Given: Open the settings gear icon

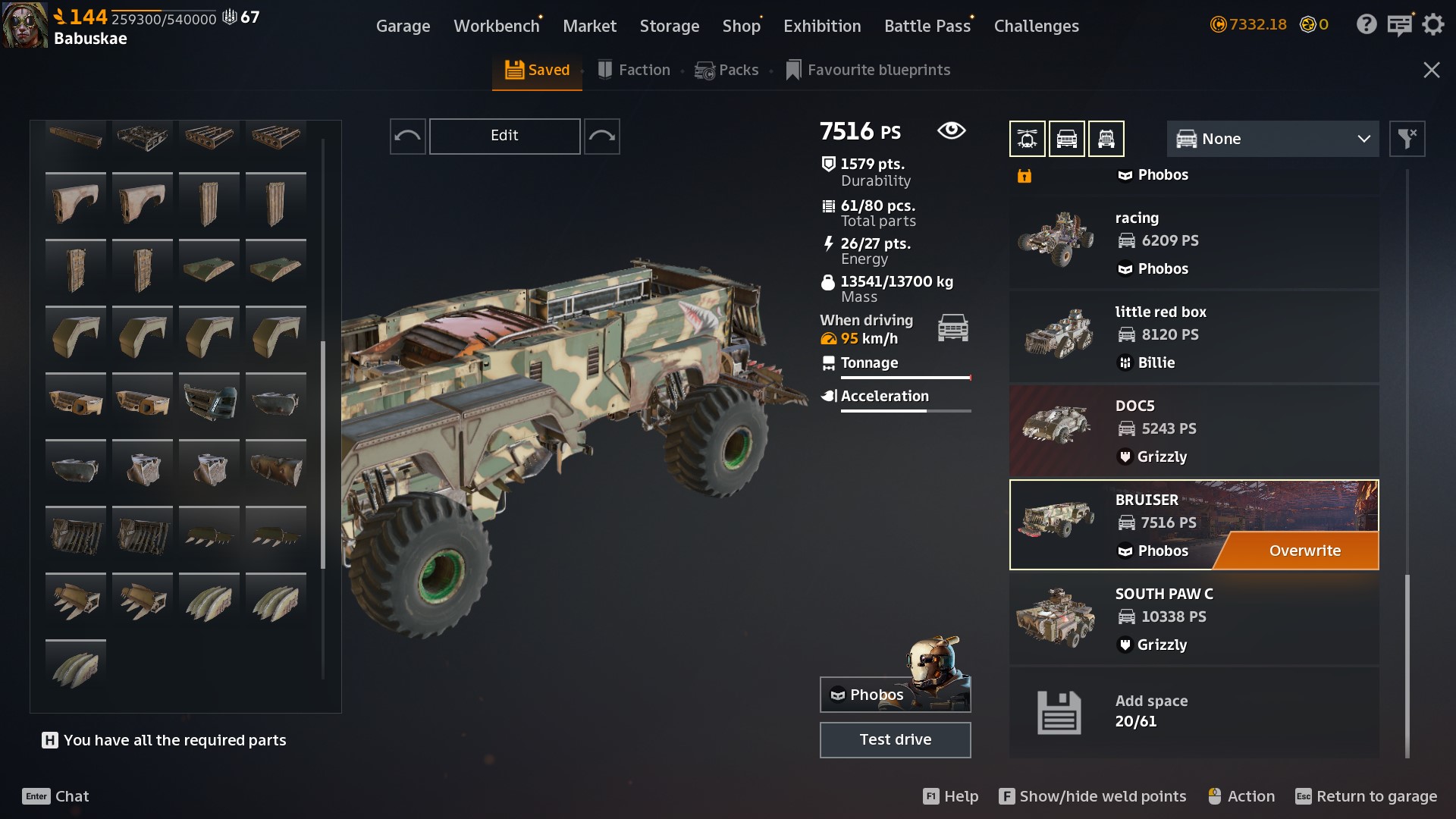Looking at the screenshot, I should pos(1432,25).
